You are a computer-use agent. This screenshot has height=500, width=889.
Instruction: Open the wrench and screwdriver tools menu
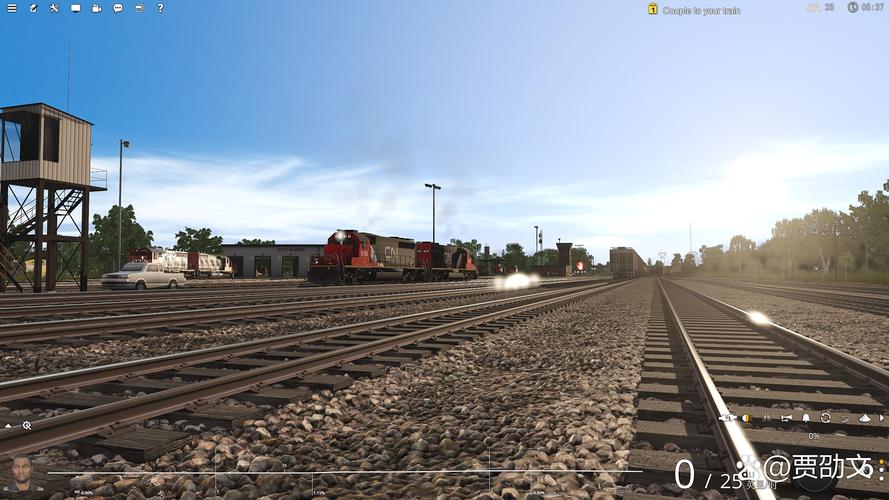pyautogui.click(x=54, y=8)
